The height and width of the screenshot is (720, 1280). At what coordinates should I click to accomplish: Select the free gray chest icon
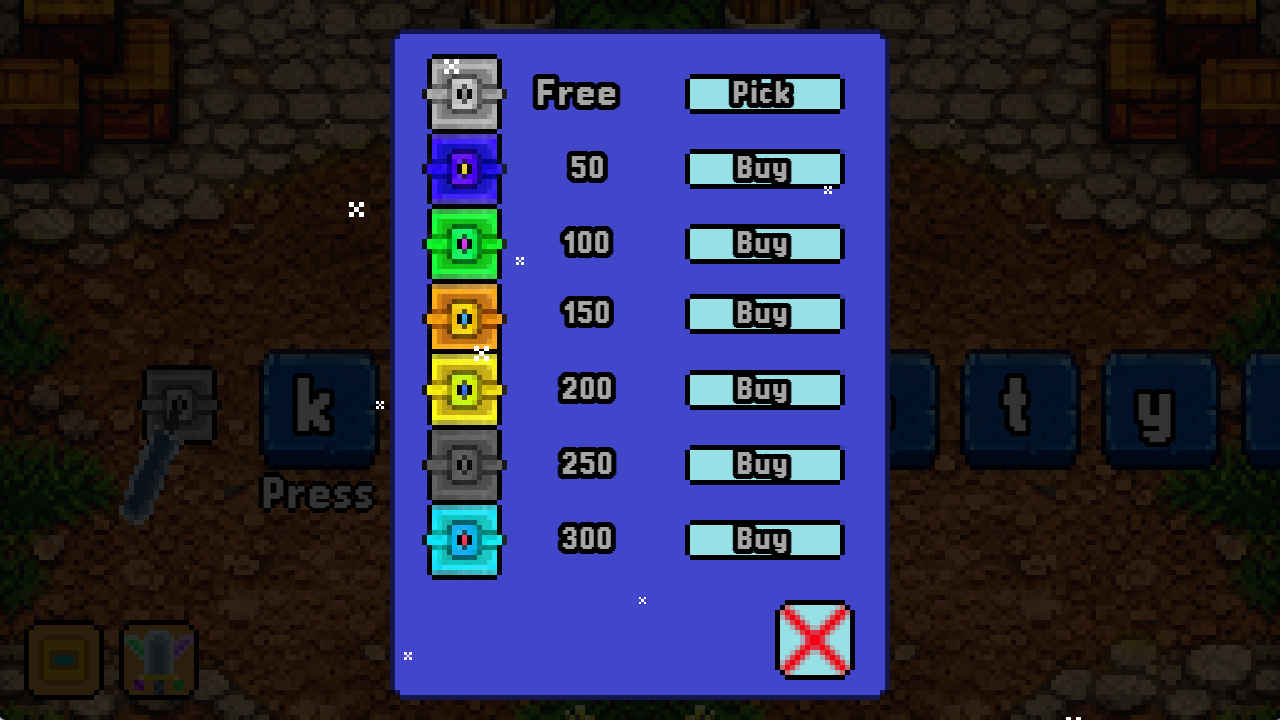tap(464, 93)
